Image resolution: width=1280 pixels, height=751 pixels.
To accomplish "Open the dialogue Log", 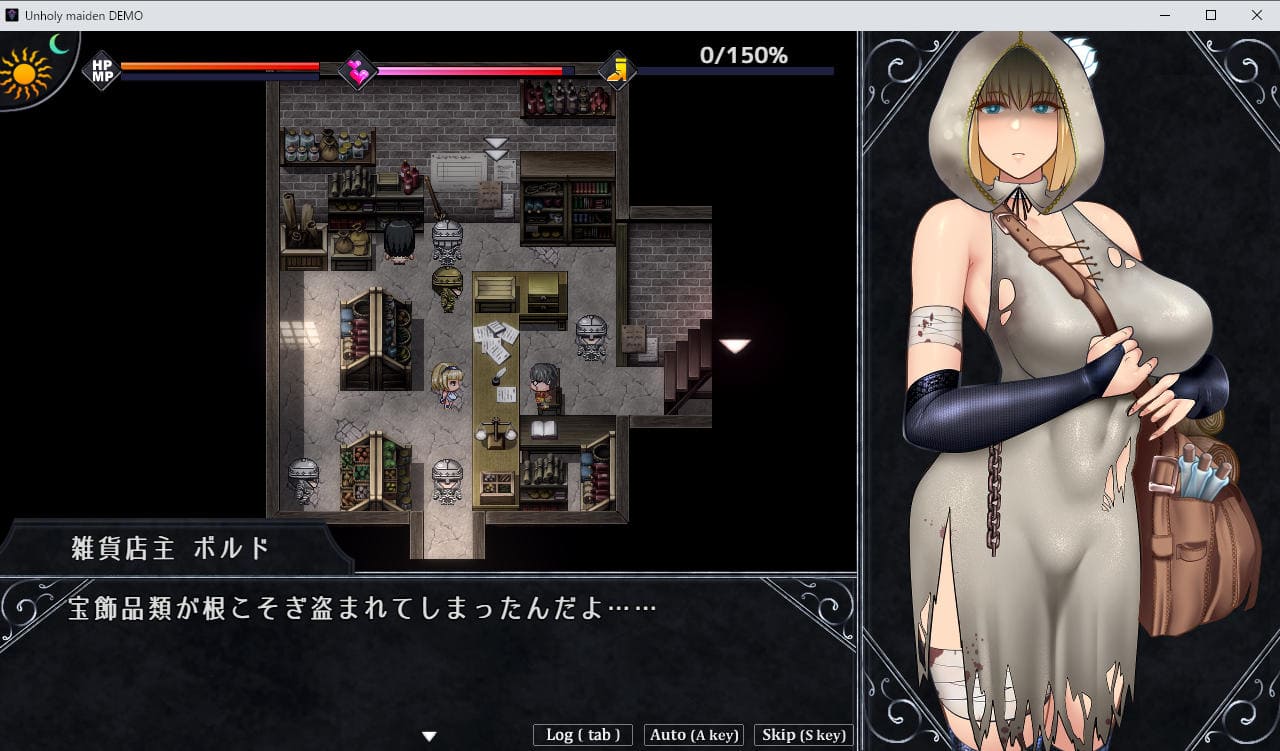I will click(583, 735).
